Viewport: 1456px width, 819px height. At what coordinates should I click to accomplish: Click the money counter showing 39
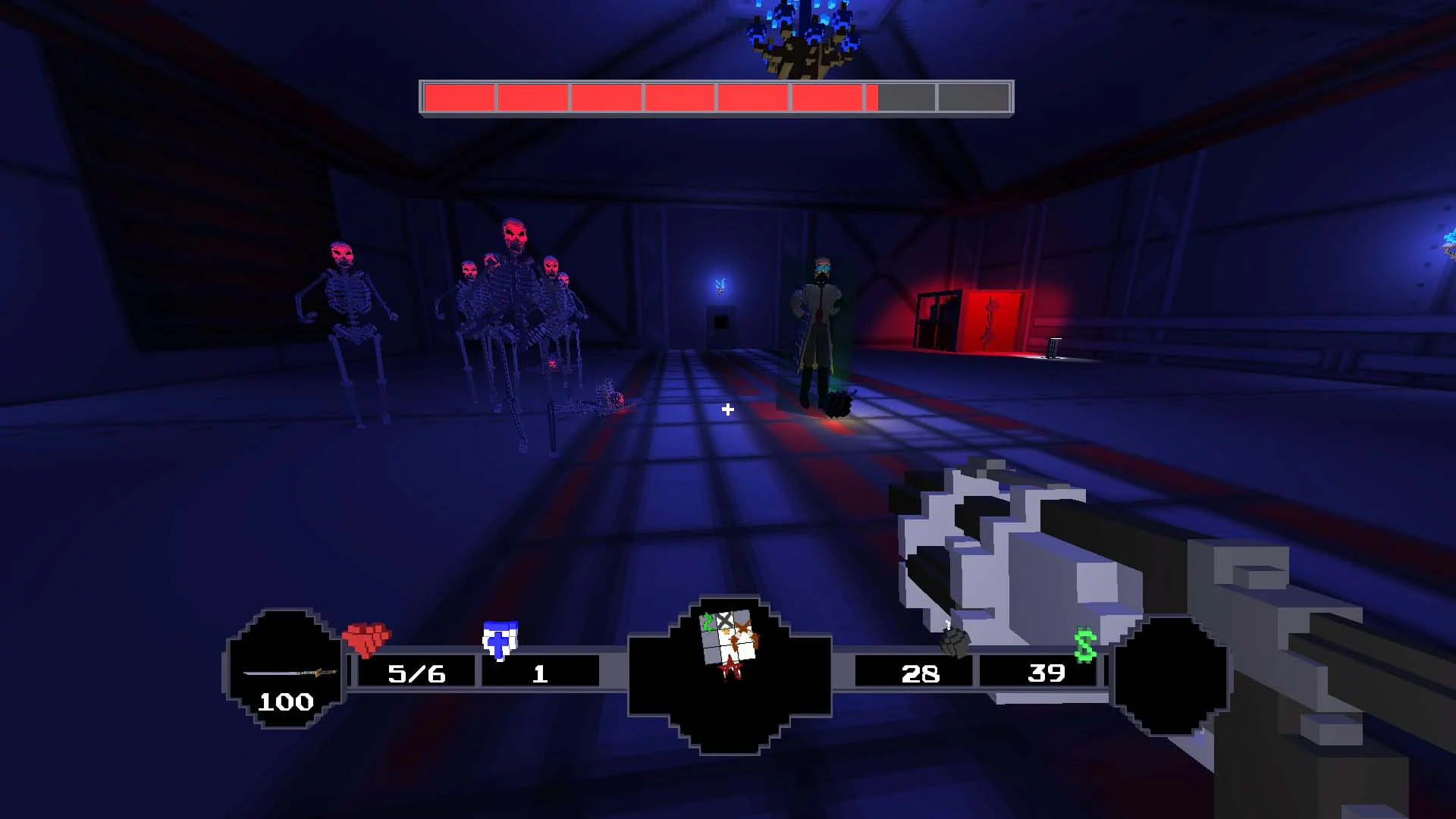tap(1045, 673)
